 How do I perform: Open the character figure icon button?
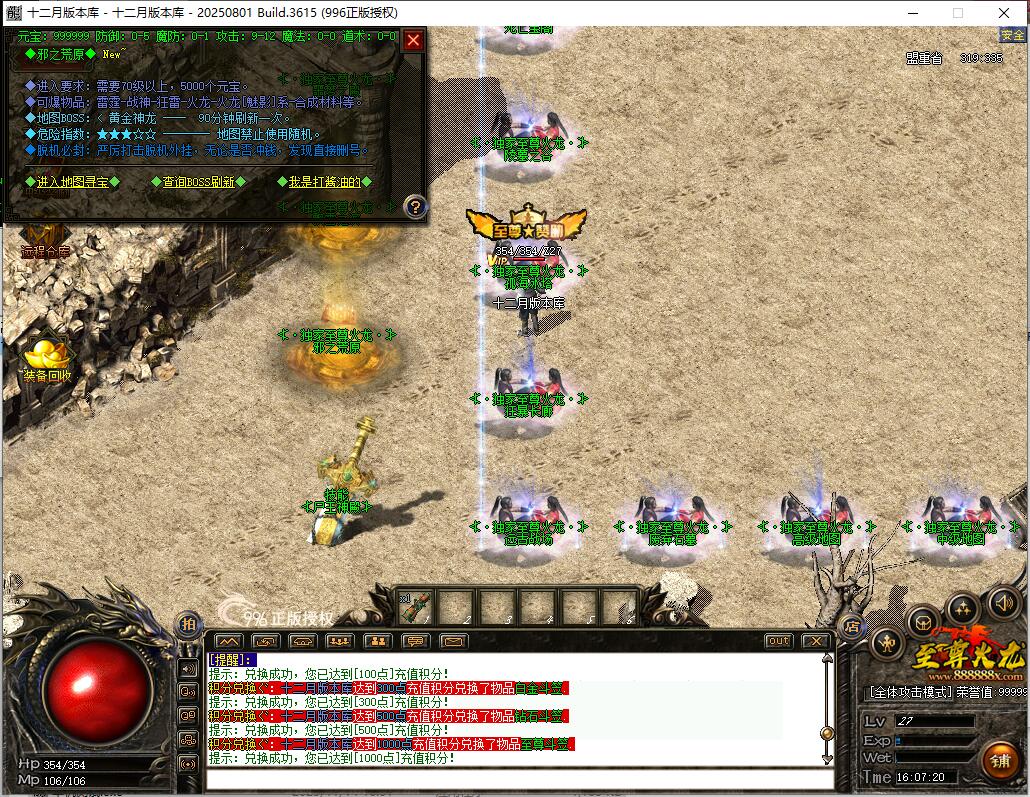[x=887, y=643]
